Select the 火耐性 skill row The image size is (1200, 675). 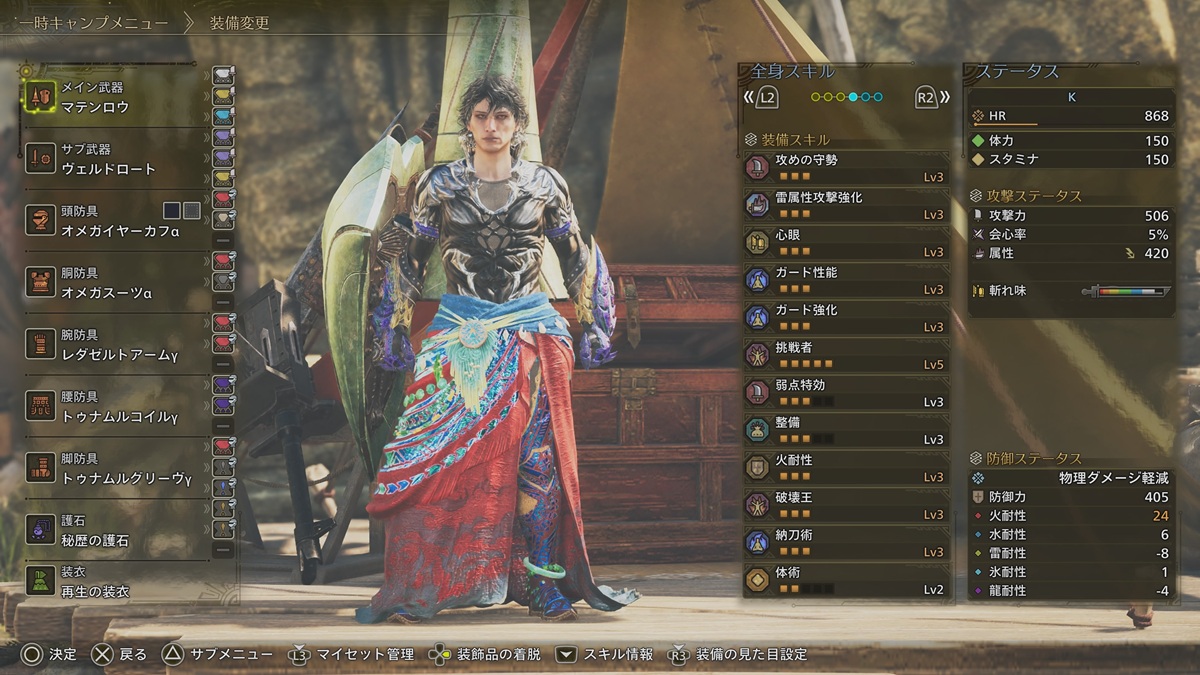point(845,468)
